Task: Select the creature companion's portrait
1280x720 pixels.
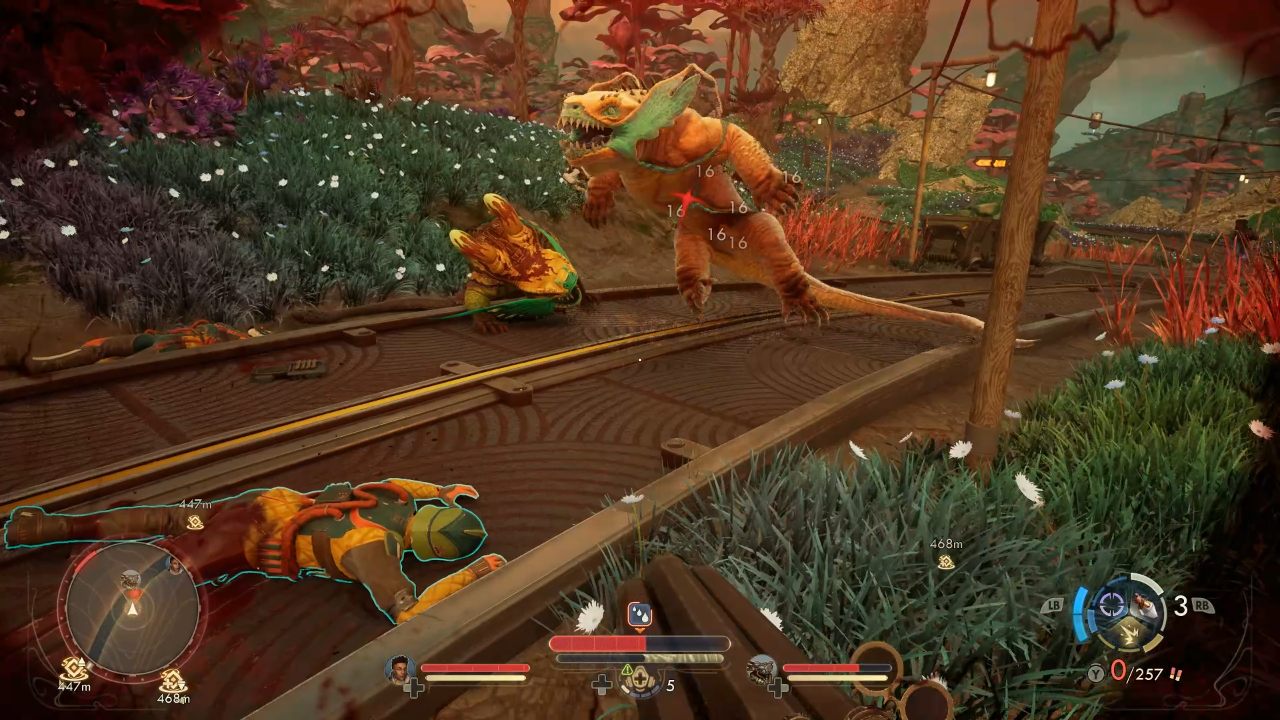Action: click(762, 669)
